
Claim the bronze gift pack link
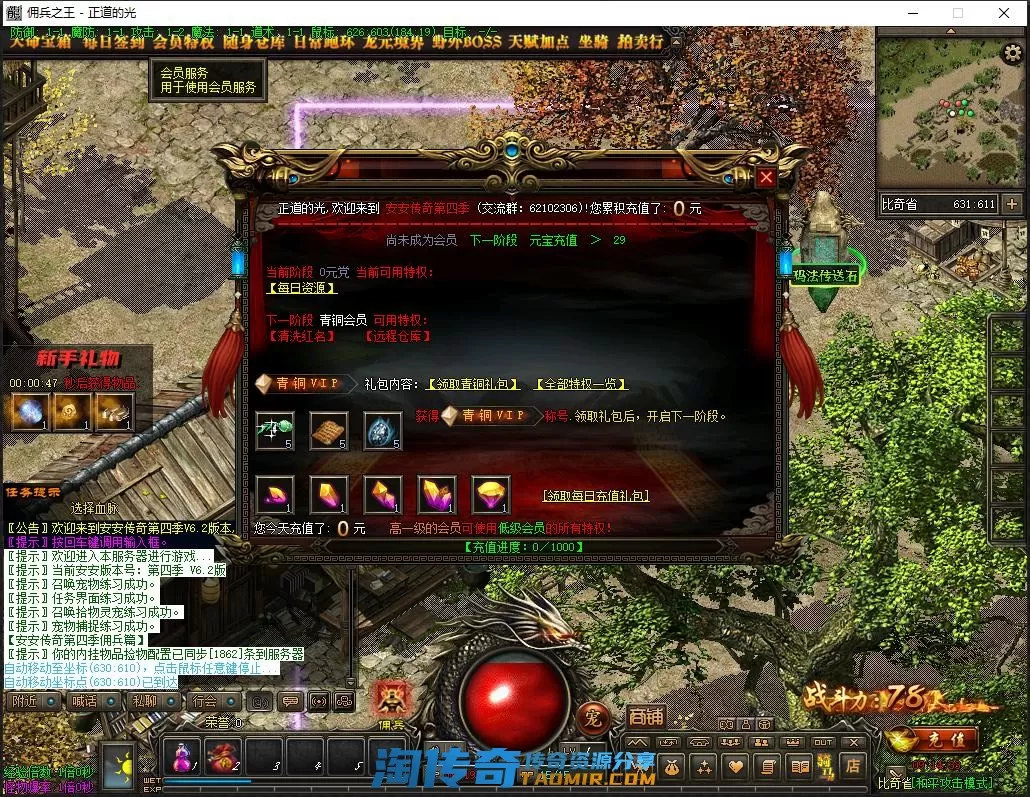(473, 383)
